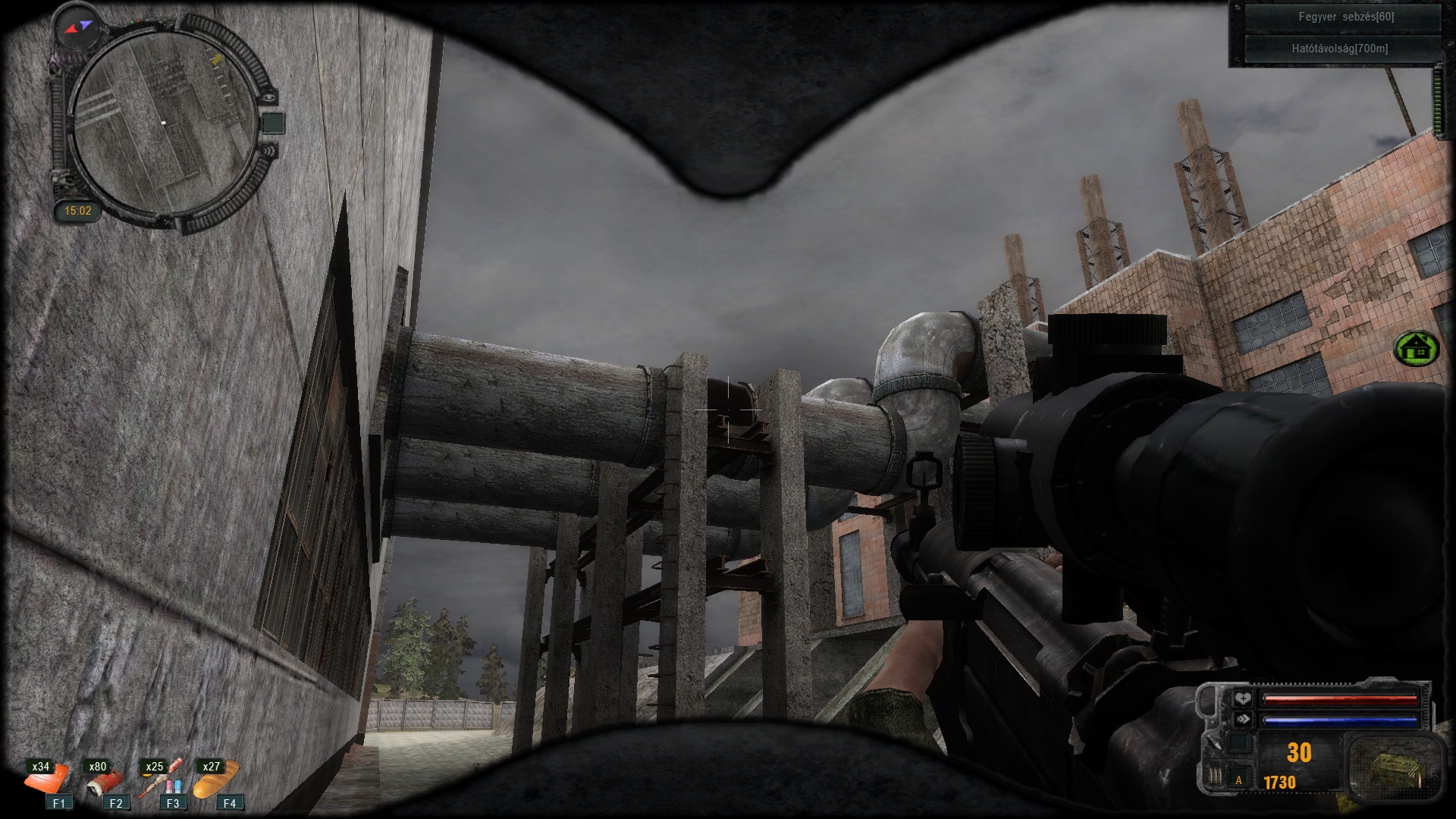Use the bandage quick slot
Image resolution: width=1456 pixels, height=819 pixels.
click(45, 780)
